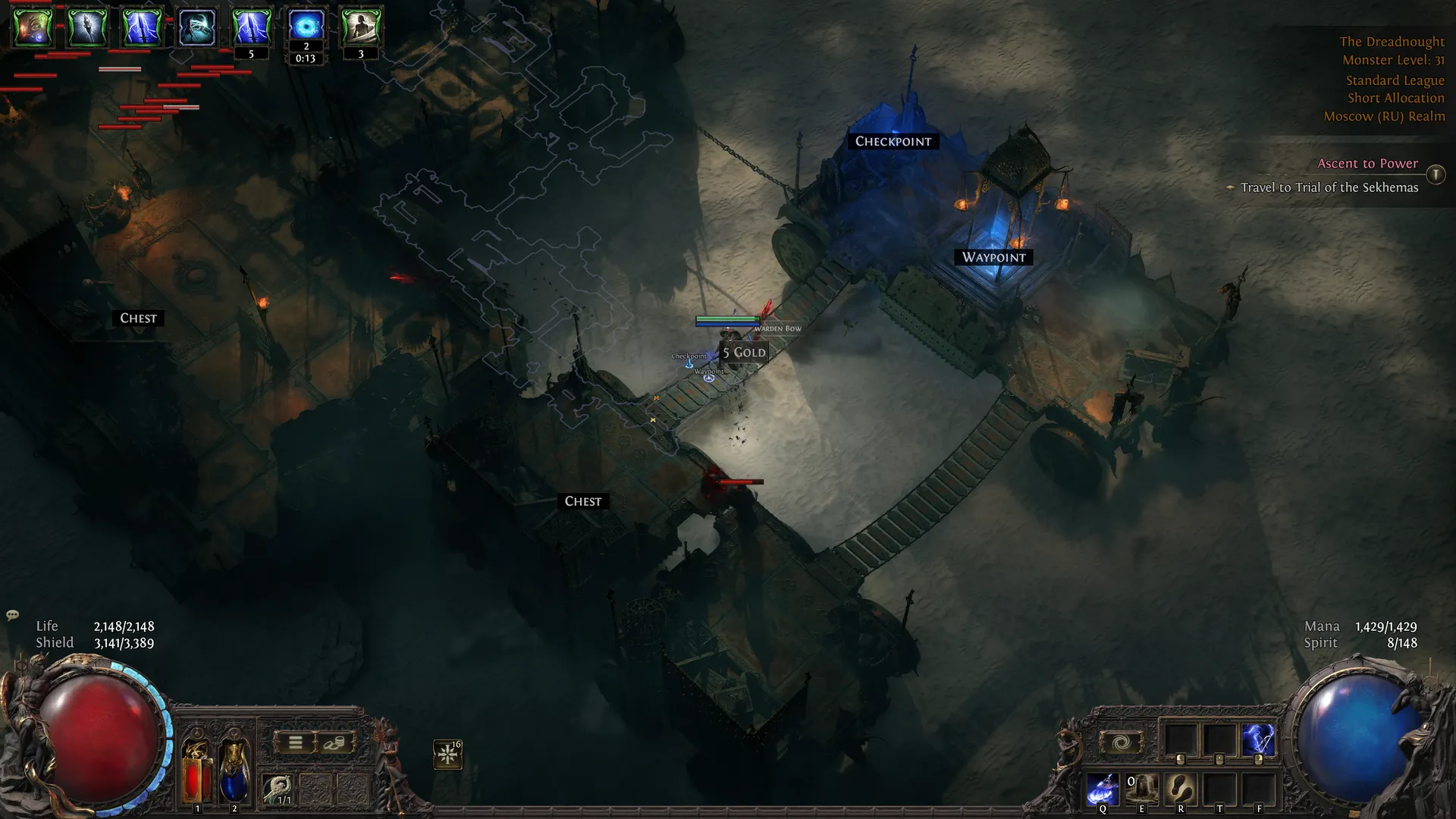The image size is (1456, 819).
Task: Pick up the 5 Gold label
Action: (744, 353)
